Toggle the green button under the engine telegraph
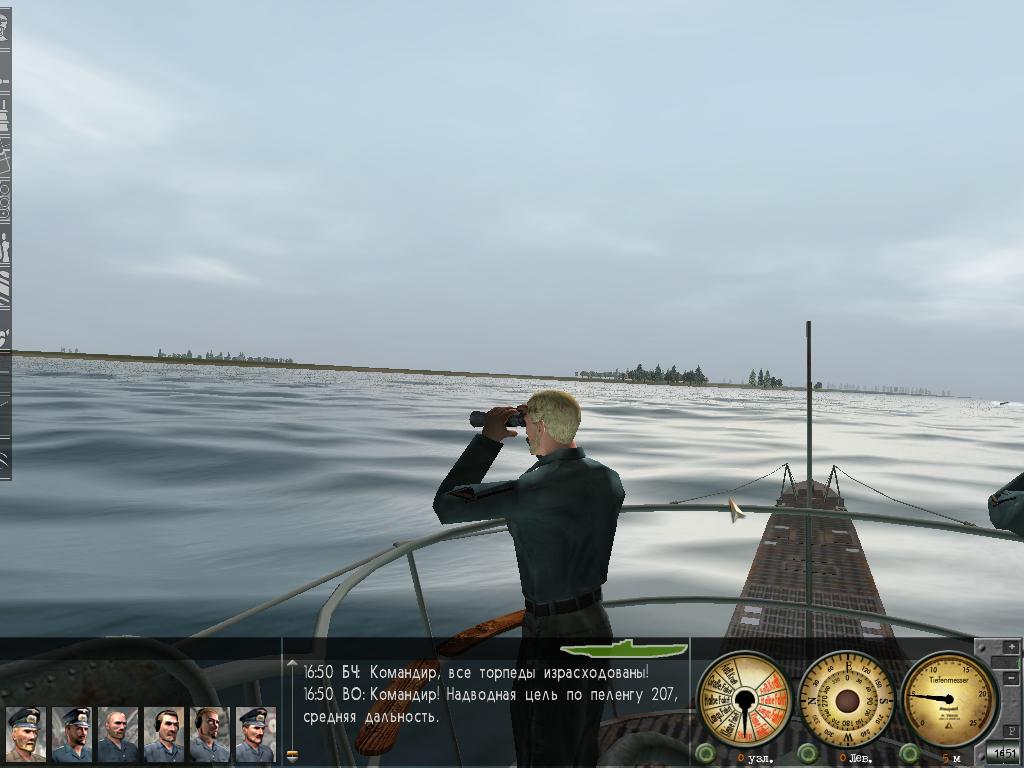 click(706, 752)
